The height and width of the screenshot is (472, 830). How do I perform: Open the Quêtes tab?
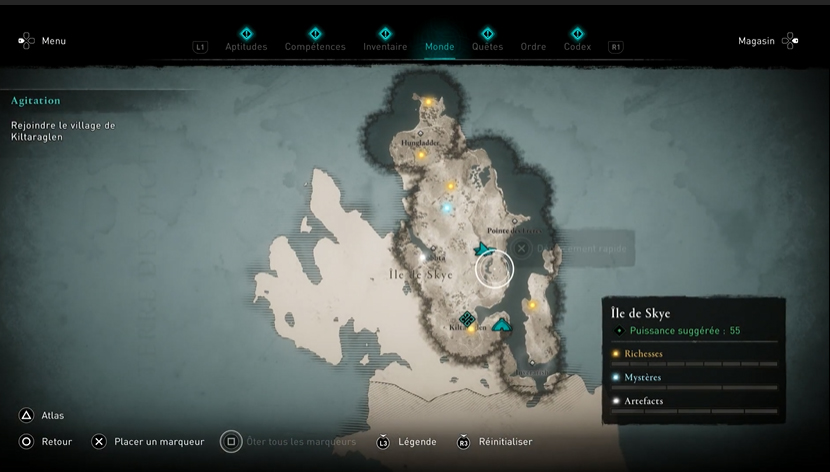click(487, 46)
